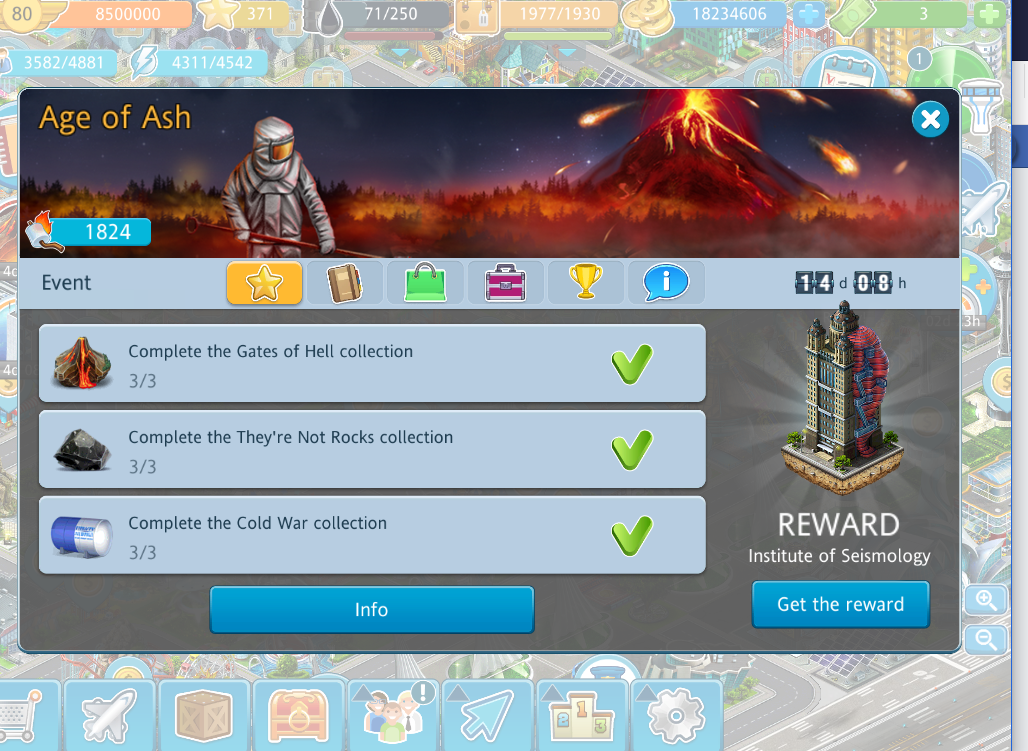This screenshot has width=1028, height=751.
Task: Open the airplane toolbar button
Action: pyautogui.click(x=109, y=716)
